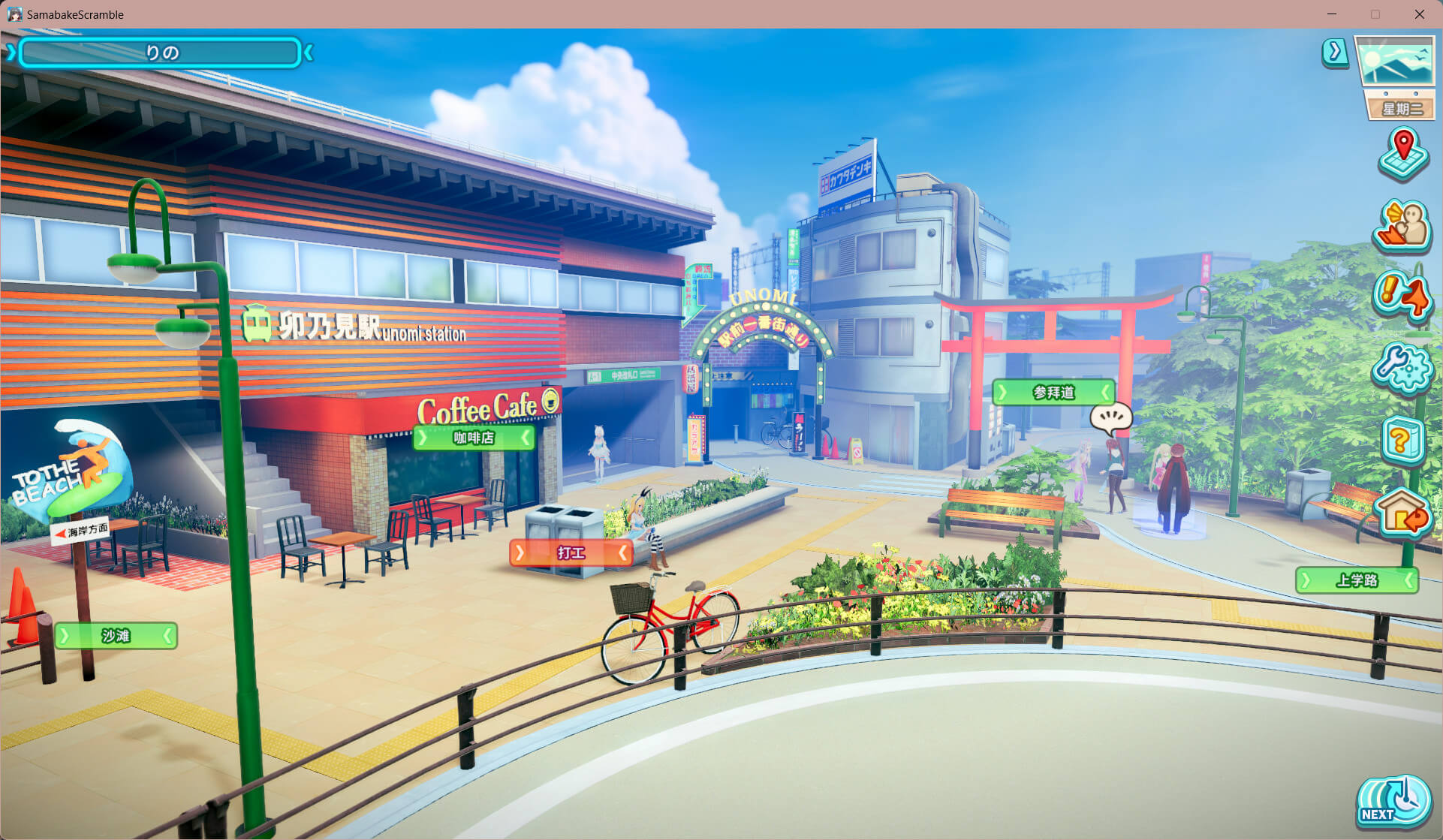The width and height of the screenshot is (1443, 840).
Task: Head to the 参拜道 shrine path
Action: (x=1053, y=393)
